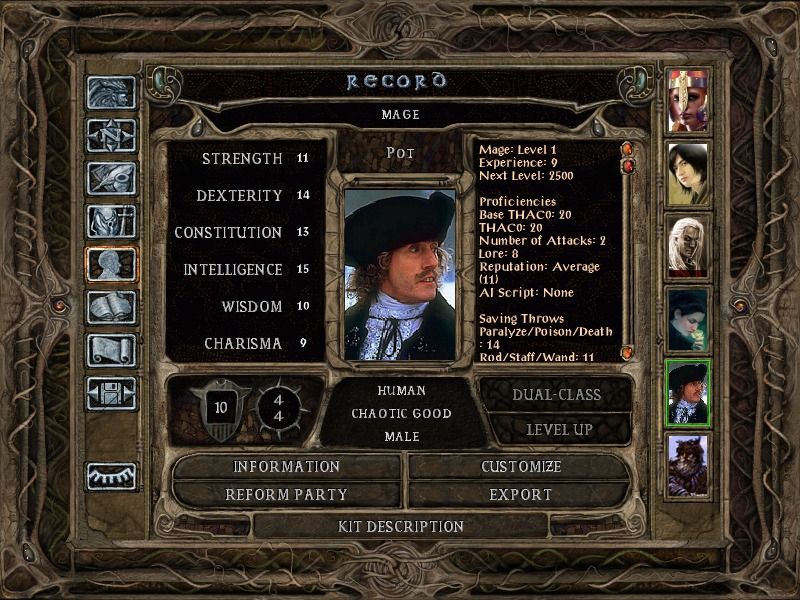The image size is (800, 600).
Task: Choose Reform Party
Action: 287,494
